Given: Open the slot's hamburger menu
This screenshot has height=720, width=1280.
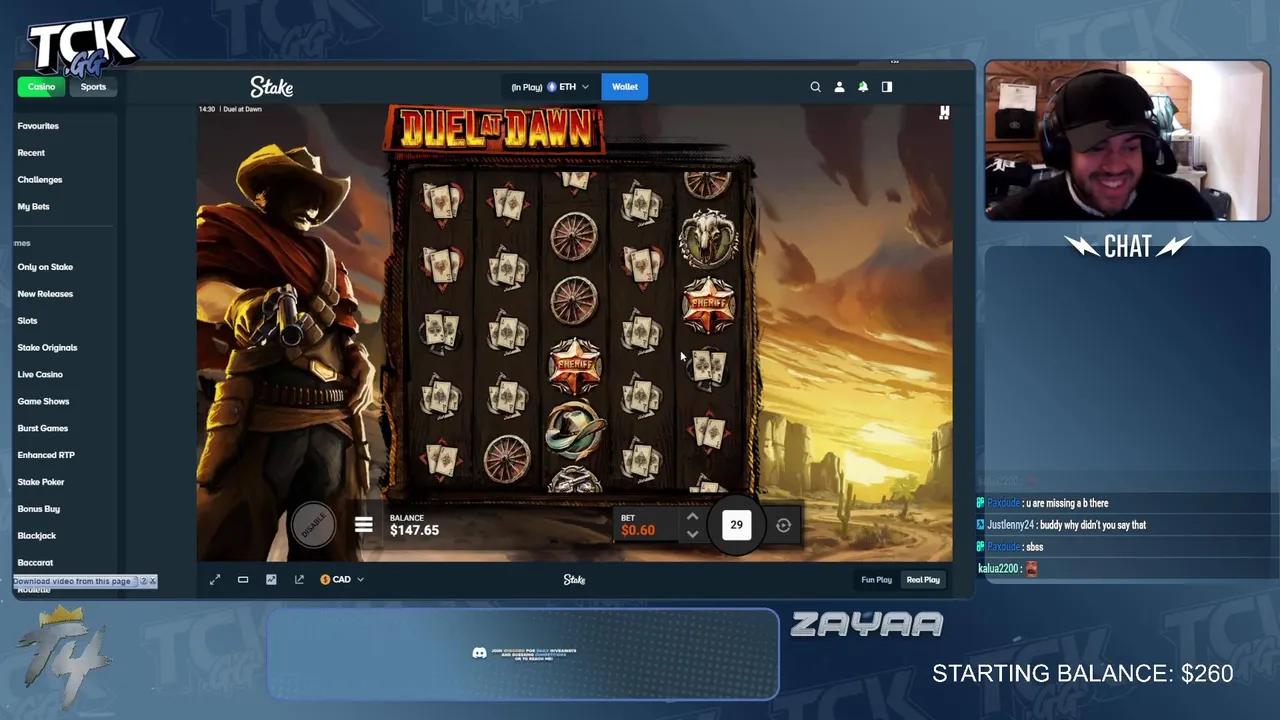Looking at the screenshot, I should [364, 524].
